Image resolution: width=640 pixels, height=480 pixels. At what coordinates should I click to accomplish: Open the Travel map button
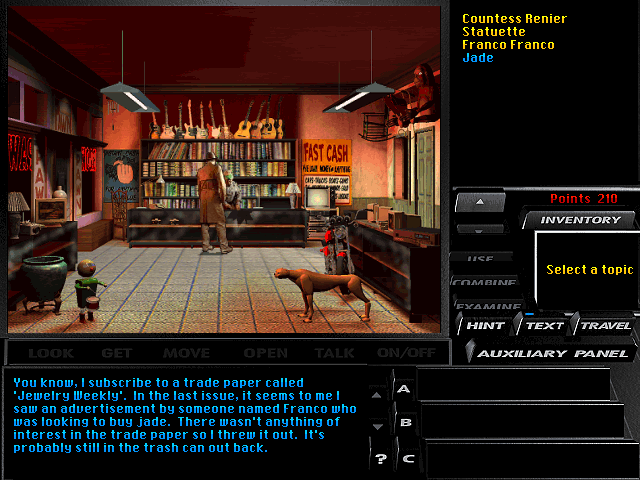click(x=606, y=325)
